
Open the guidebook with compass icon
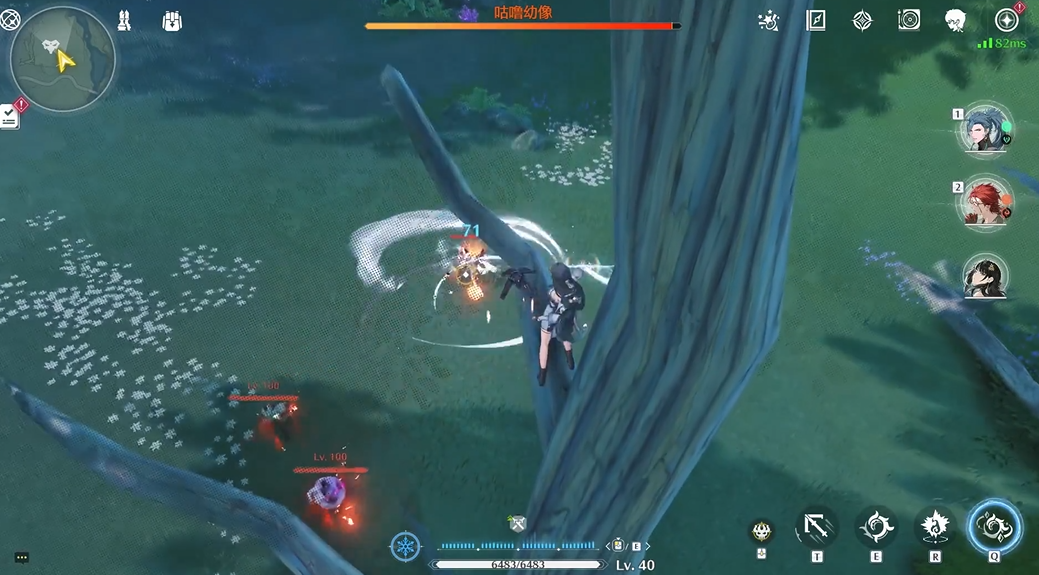pyautogui.click(x=816, y=21)
